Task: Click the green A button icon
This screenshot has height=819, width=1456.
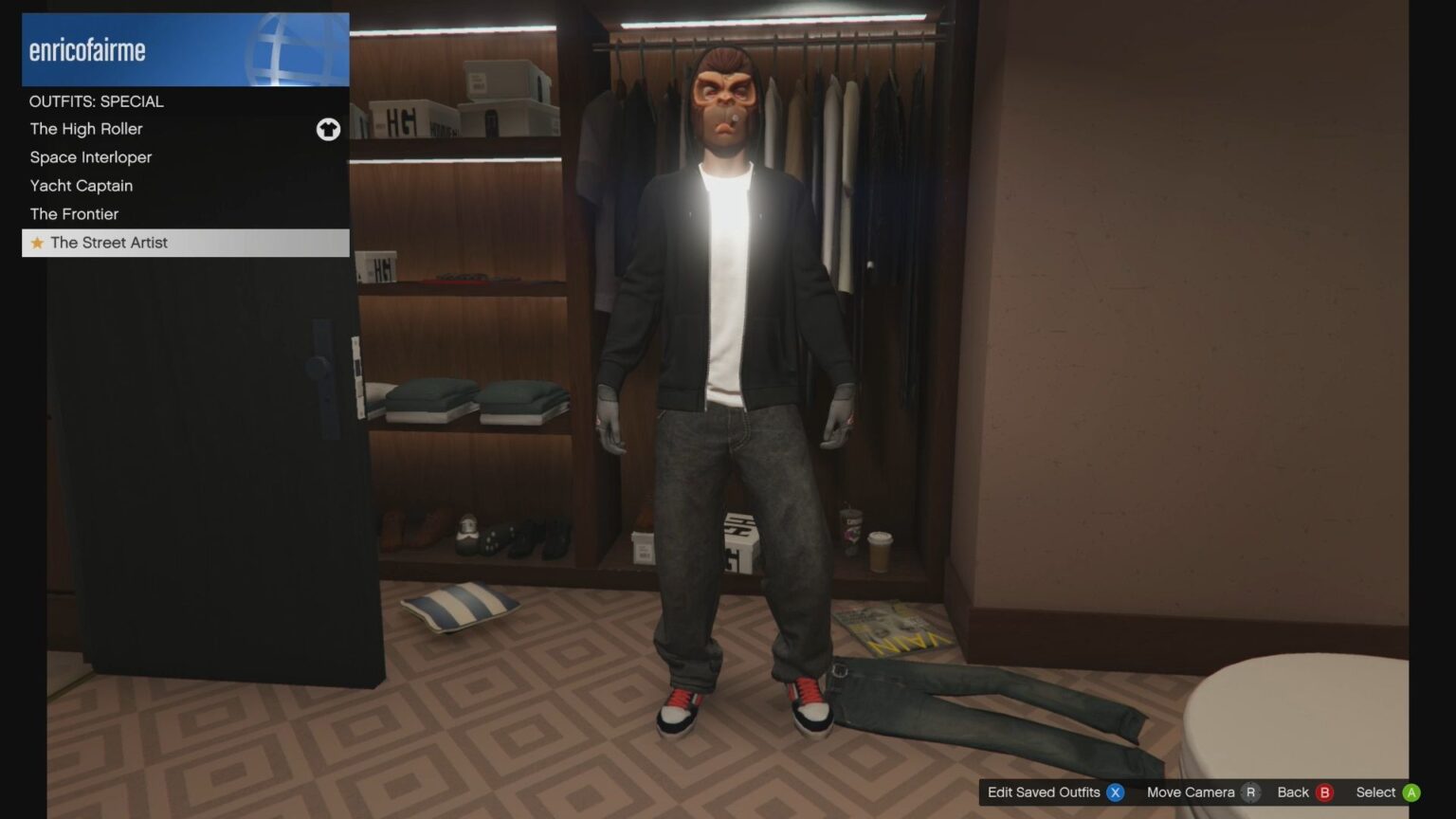Action: click(x=1410, y=792)
